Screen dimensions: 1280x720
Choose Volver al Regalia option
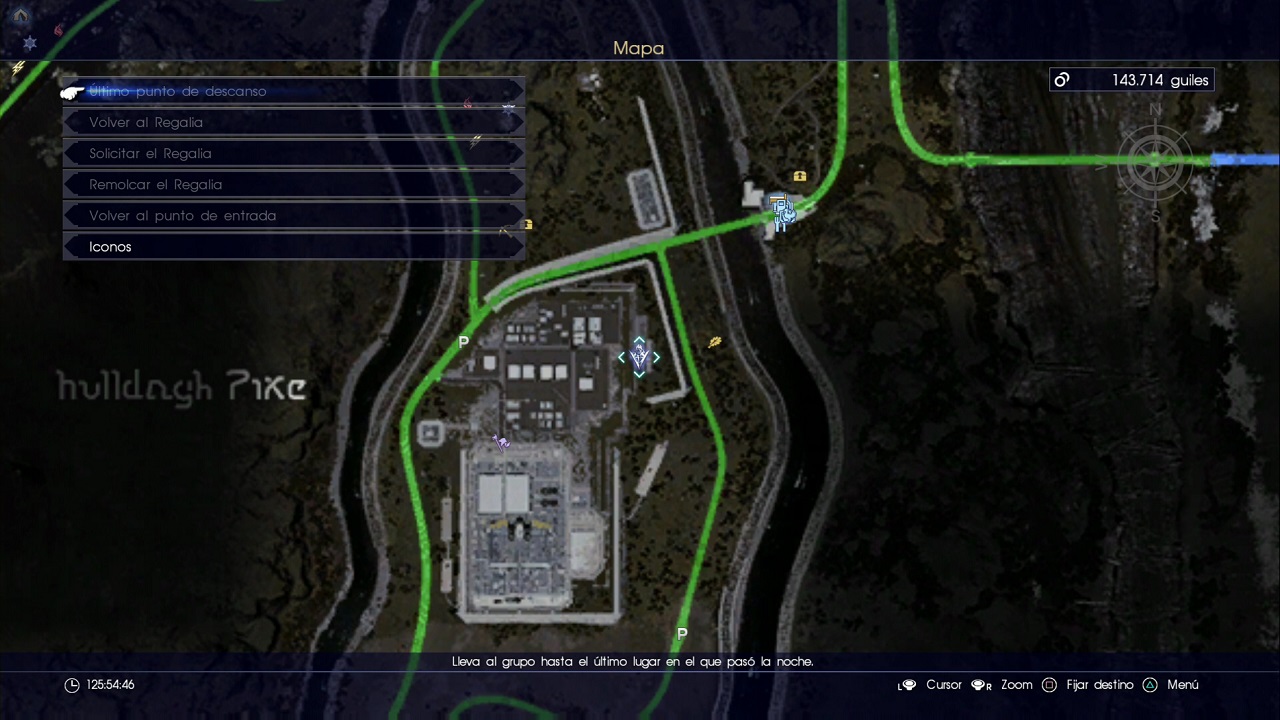pos(146,122)
